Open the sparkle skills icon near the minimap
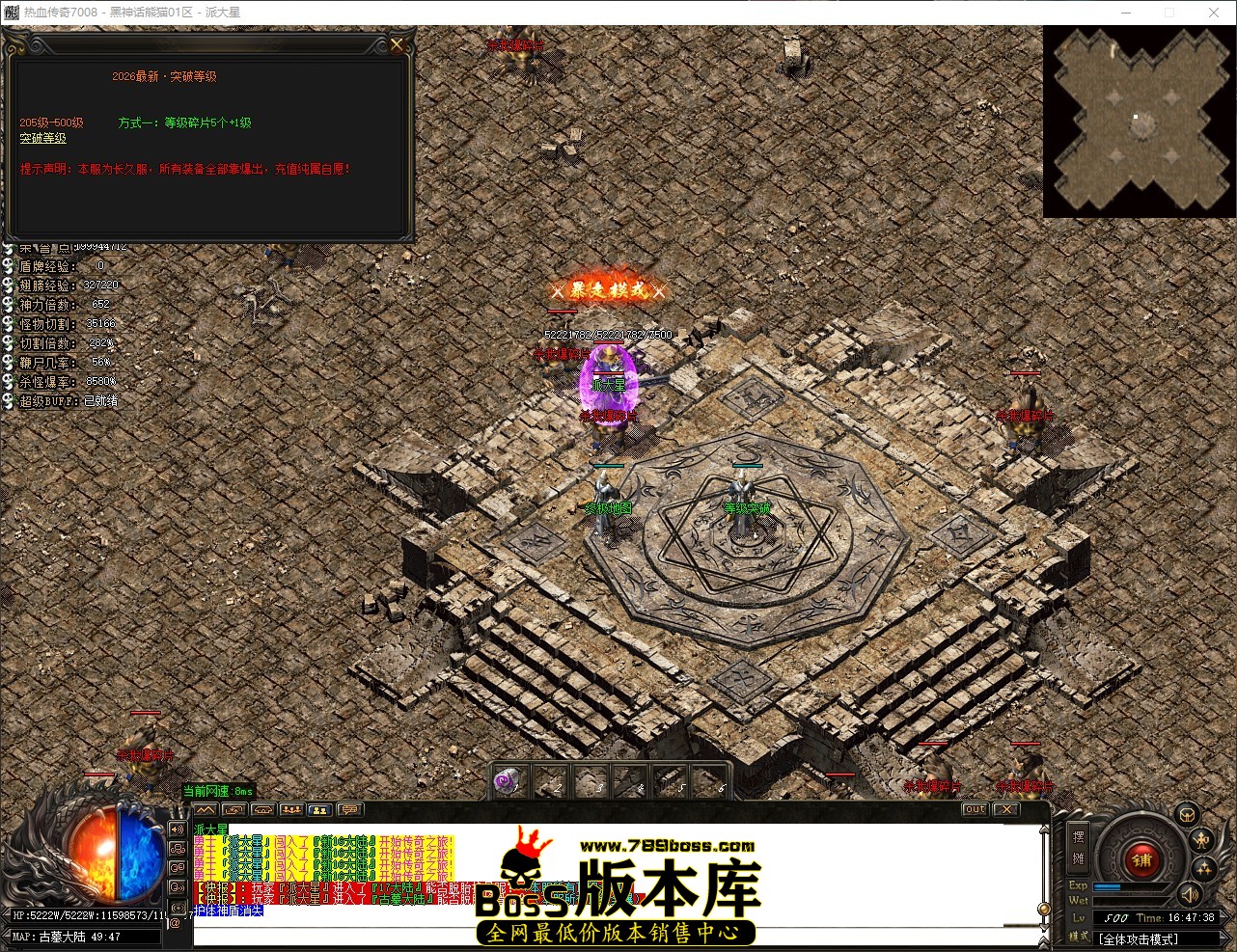 coord(1203,869)
